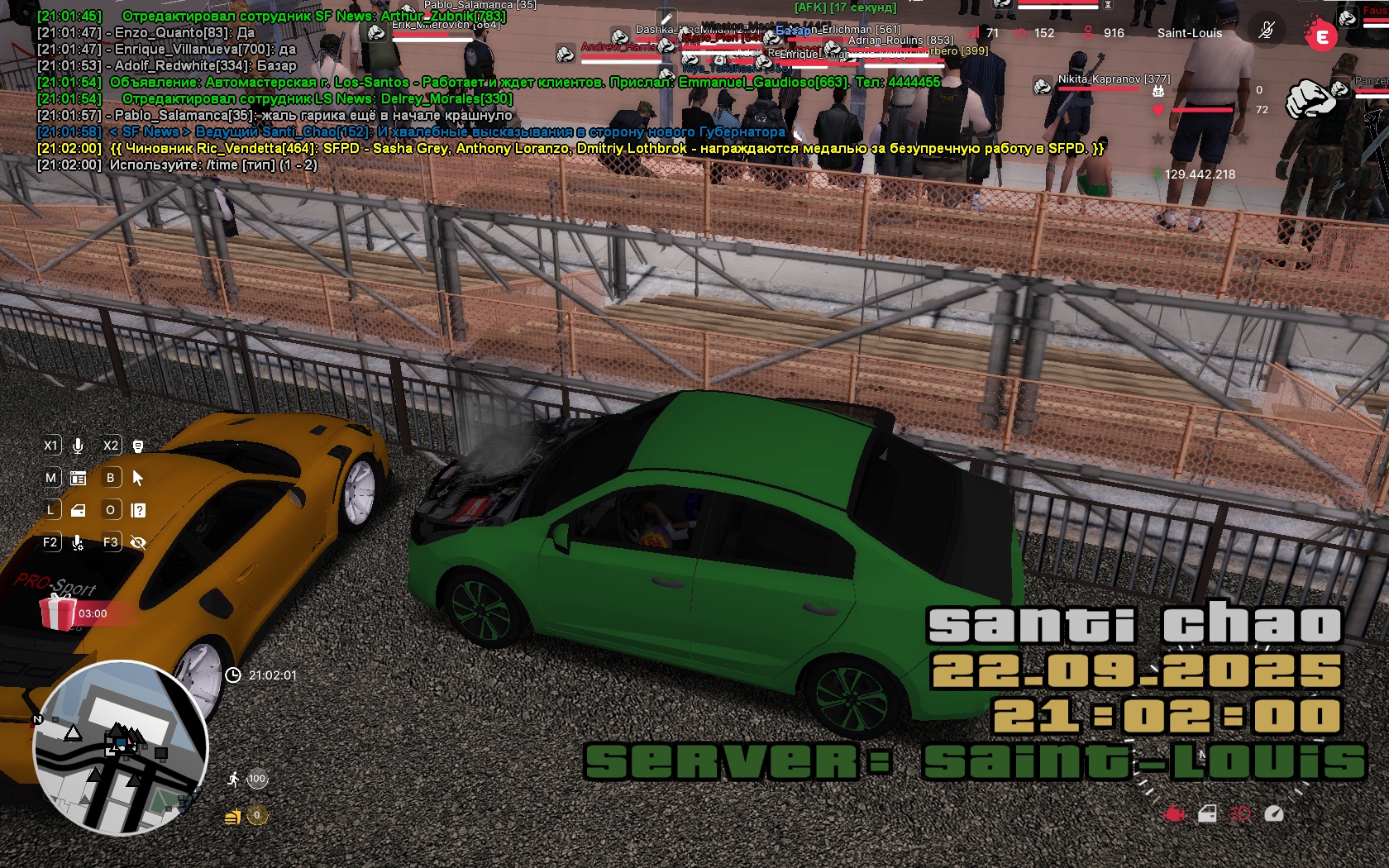Activate the cursor arrow icon beside B
The height and width of the screenshot is (868, 1389).
(x=138, y=478)
